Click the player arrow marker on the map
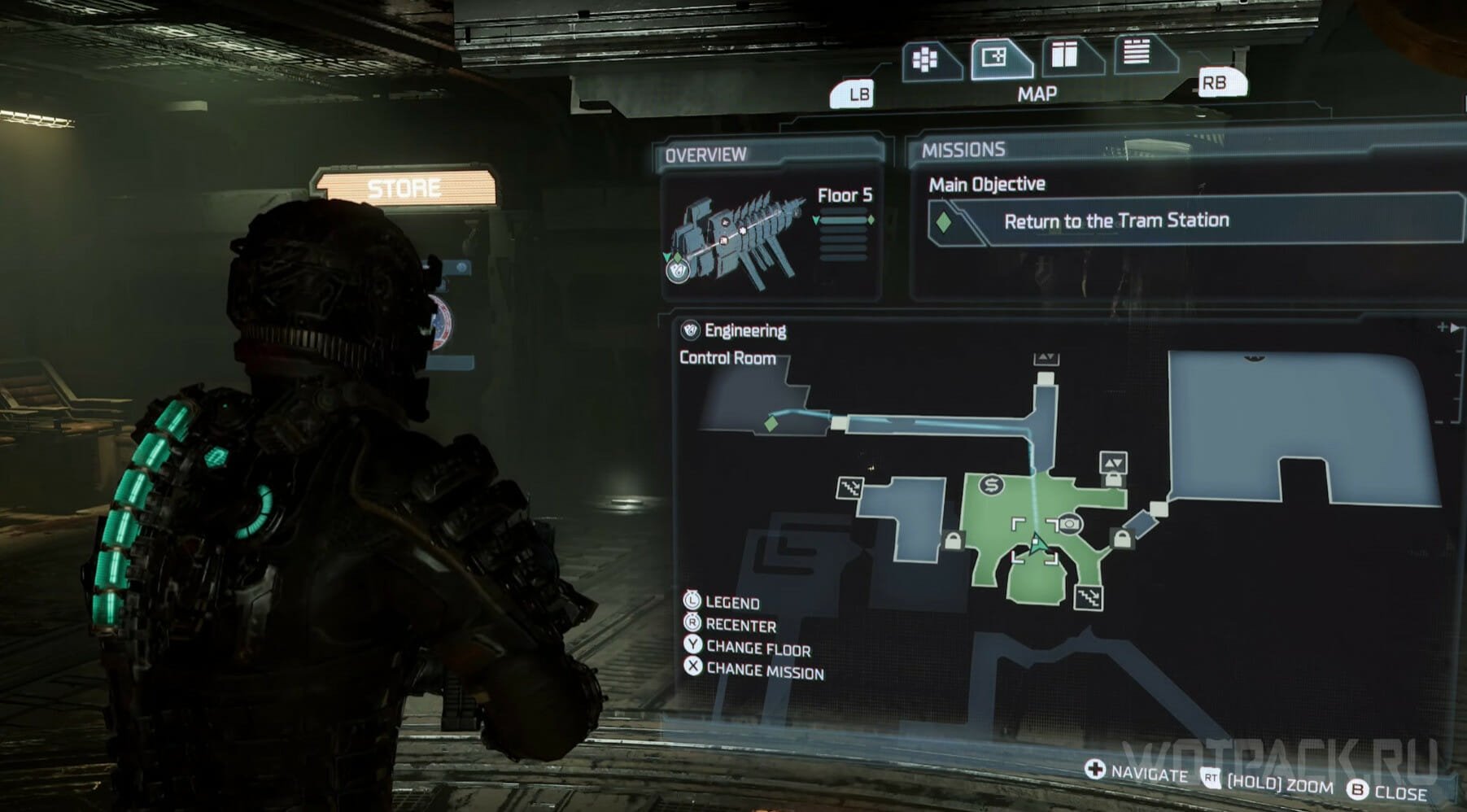Screen dimensions: 1467x812 point(1036,544)
